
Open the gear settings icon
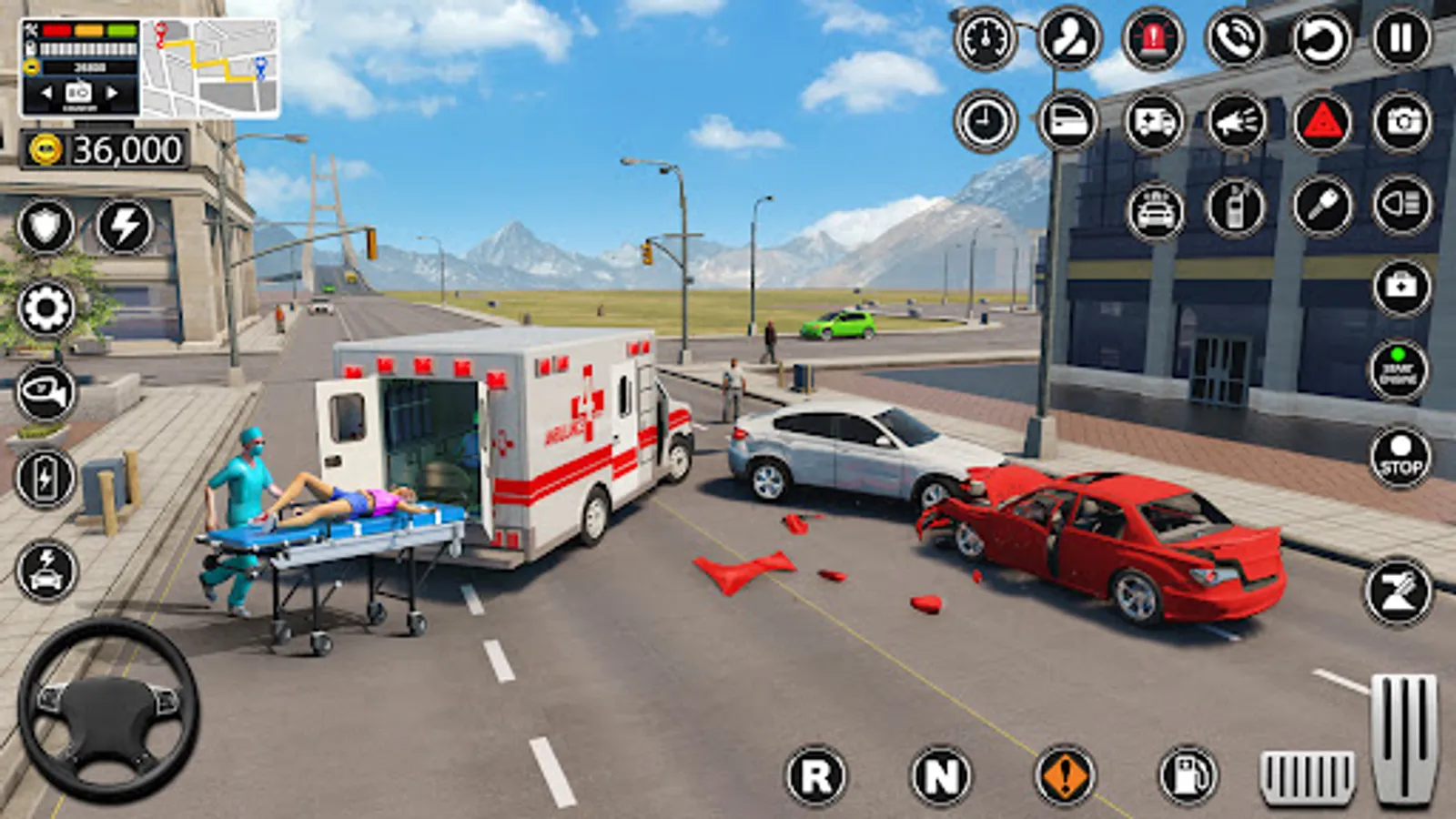pos(45,308)
